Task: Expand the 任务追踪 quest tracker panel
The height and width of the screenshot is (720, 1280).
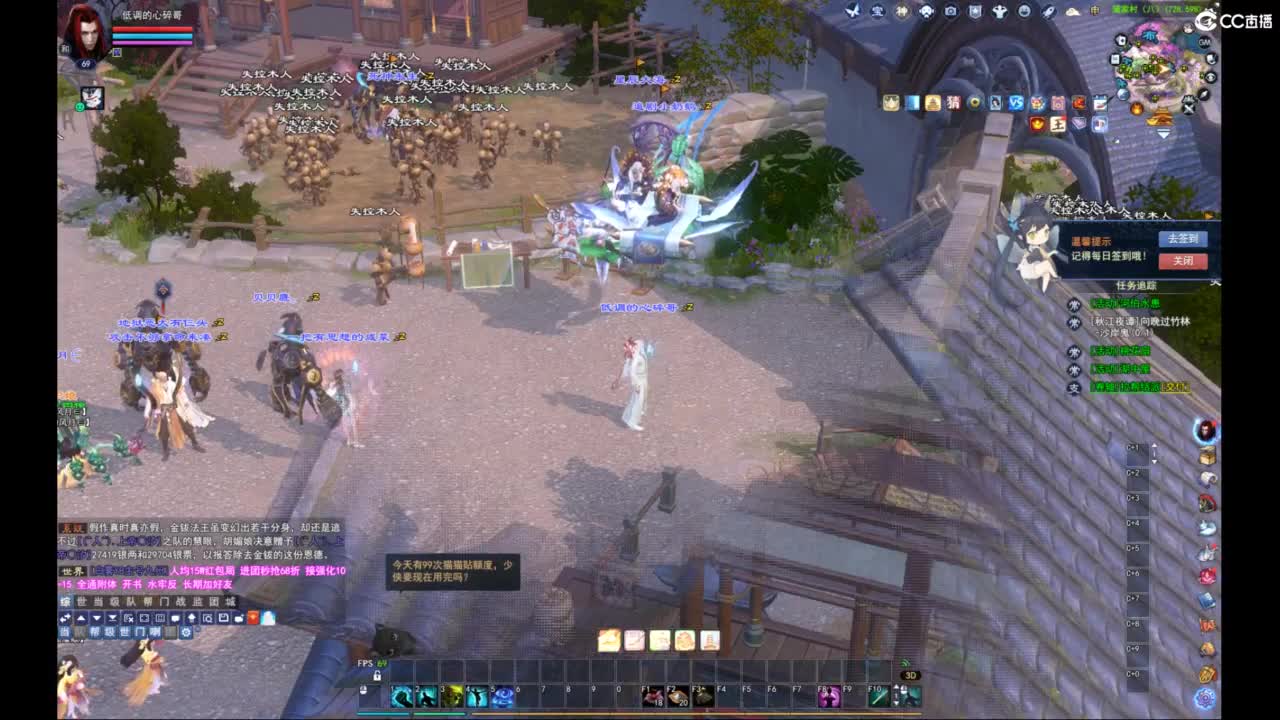Action: point(1137,285)
